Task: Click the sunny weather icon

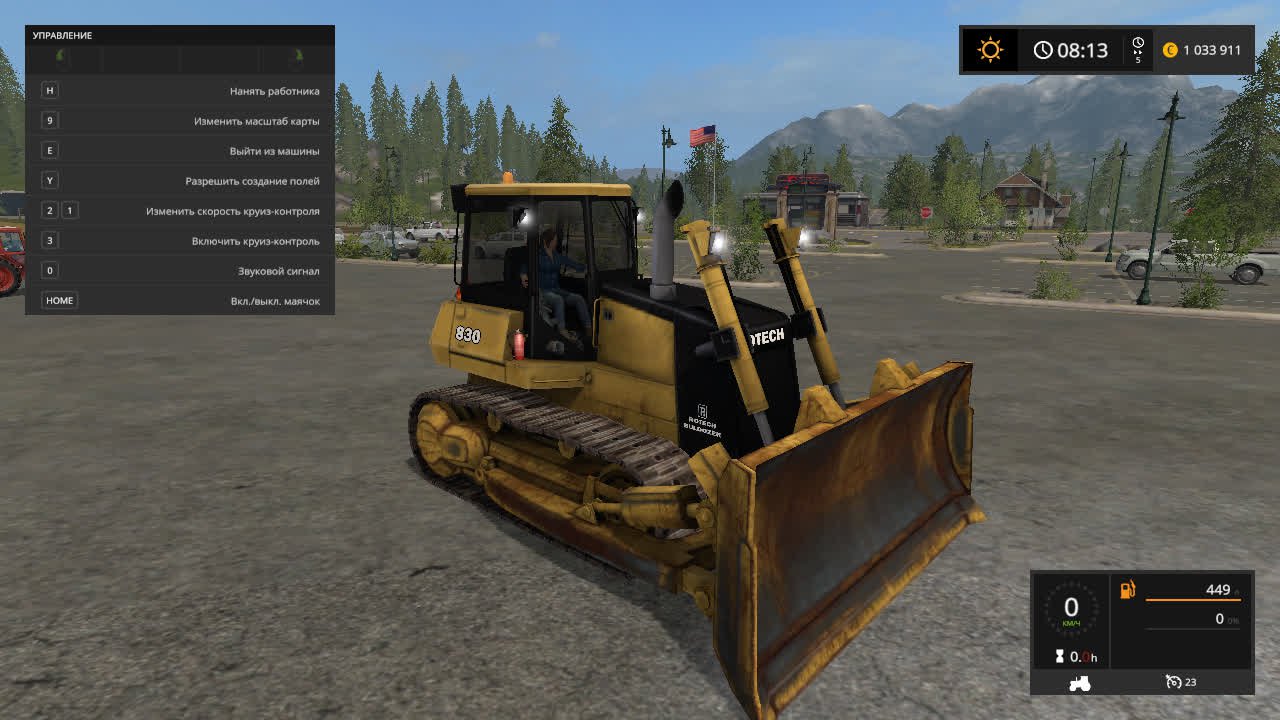Action: [990, 50]
